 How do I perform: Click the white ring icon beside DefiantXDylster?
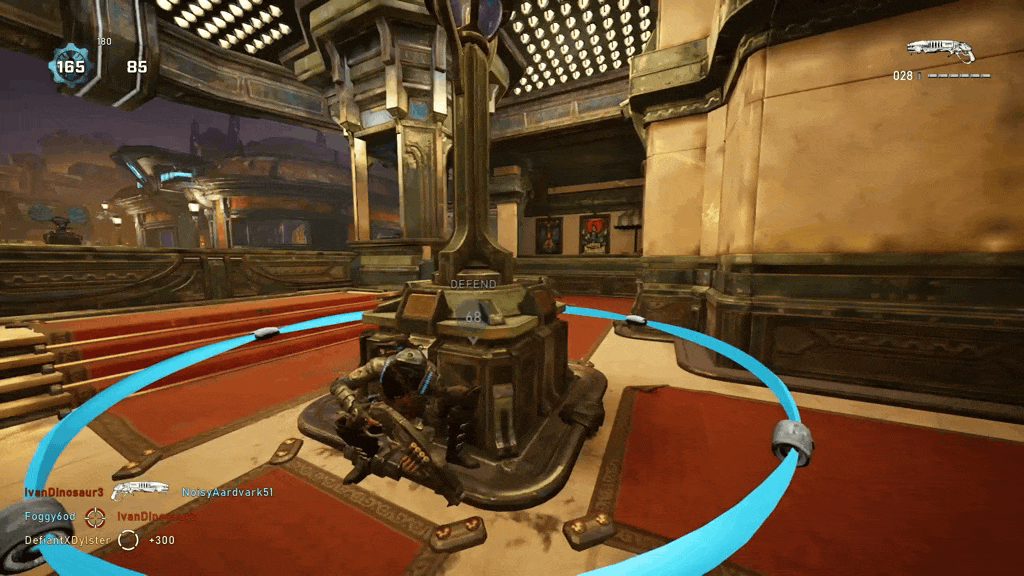coord(128,540)
